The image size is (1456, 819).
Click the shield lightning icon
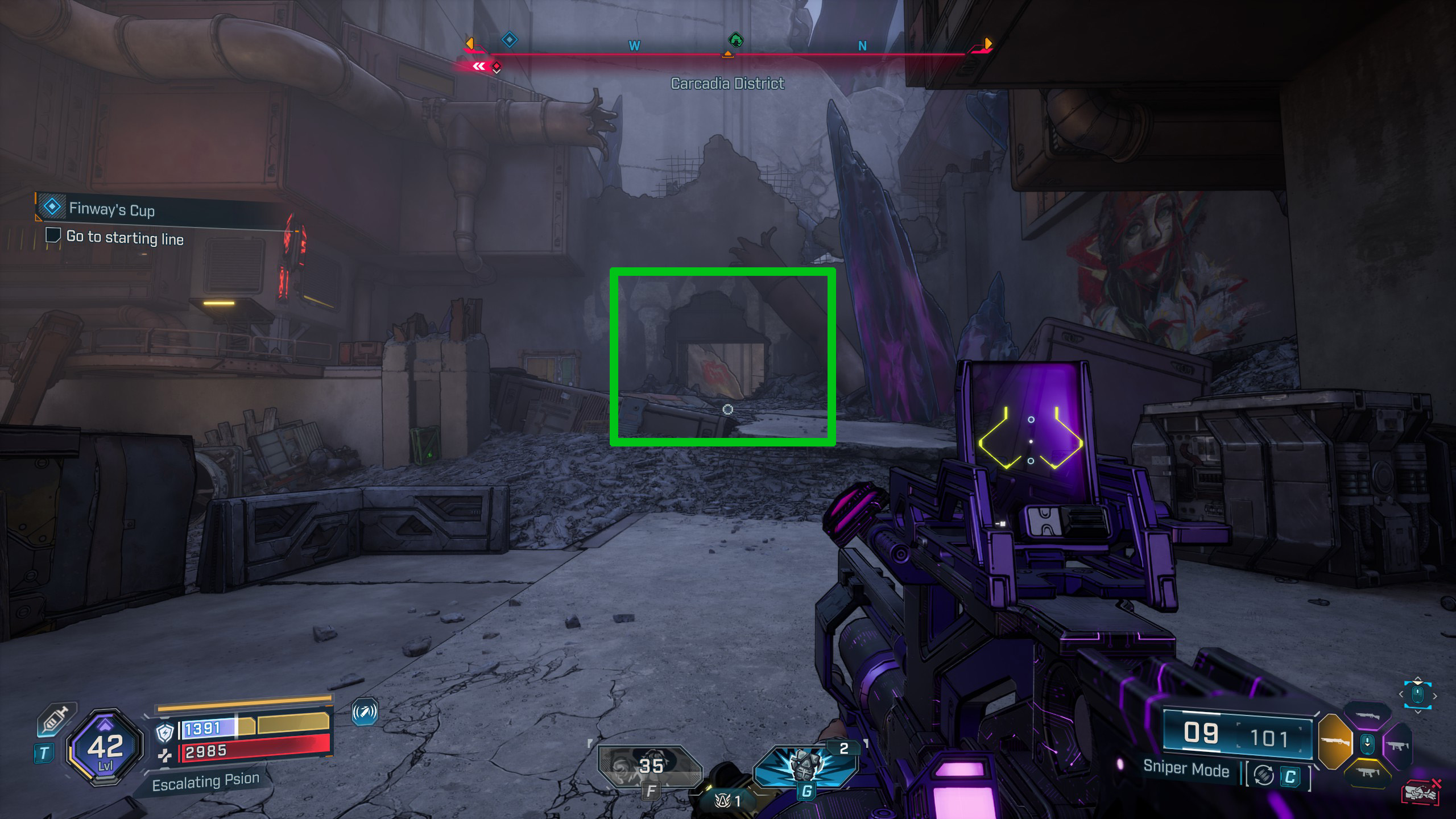click(165, 733)
